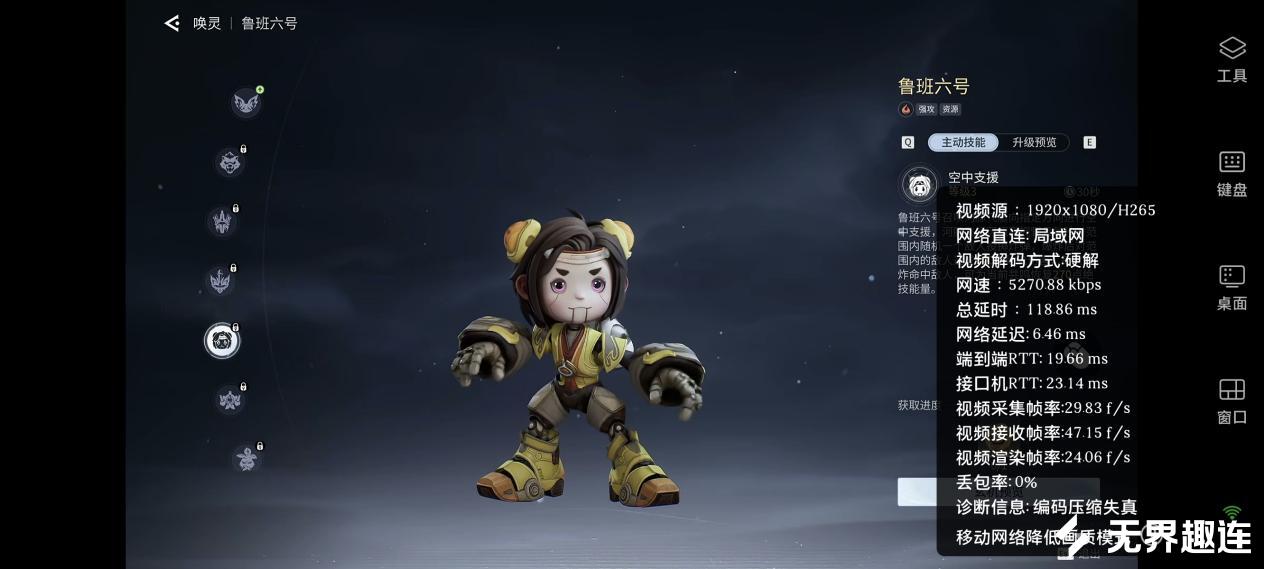Open the 工具 overlay menu
The image size is (1264, 569).
click(x=1232, y=59)
